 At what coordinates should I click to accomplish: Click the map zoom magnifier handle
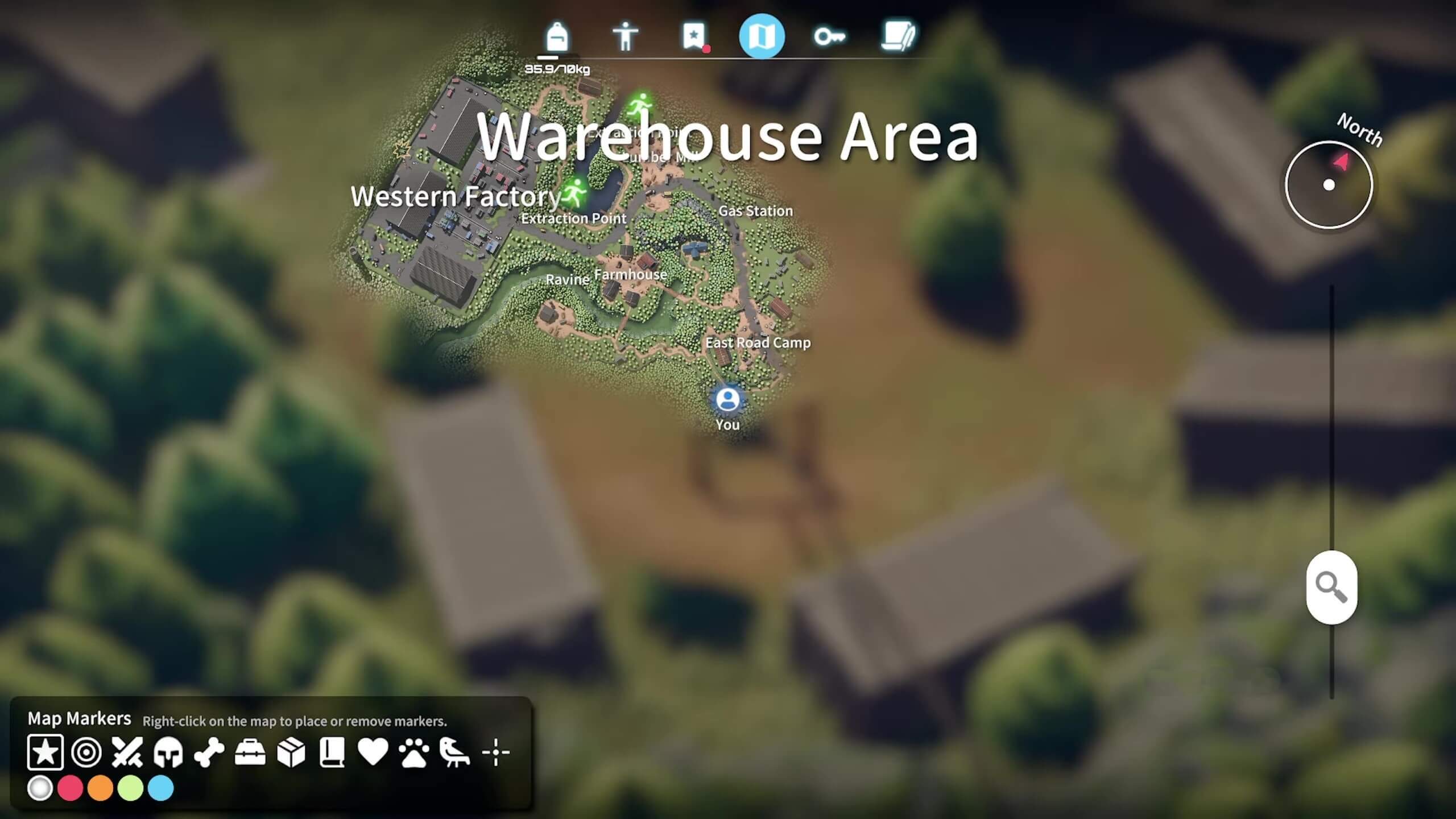(x=1331, y=587)
